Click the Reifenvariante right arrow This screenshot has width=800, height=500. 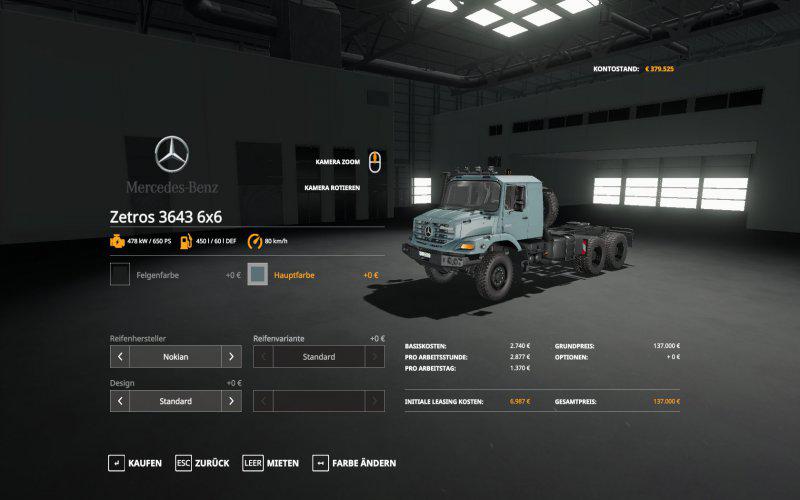point(375,356)
